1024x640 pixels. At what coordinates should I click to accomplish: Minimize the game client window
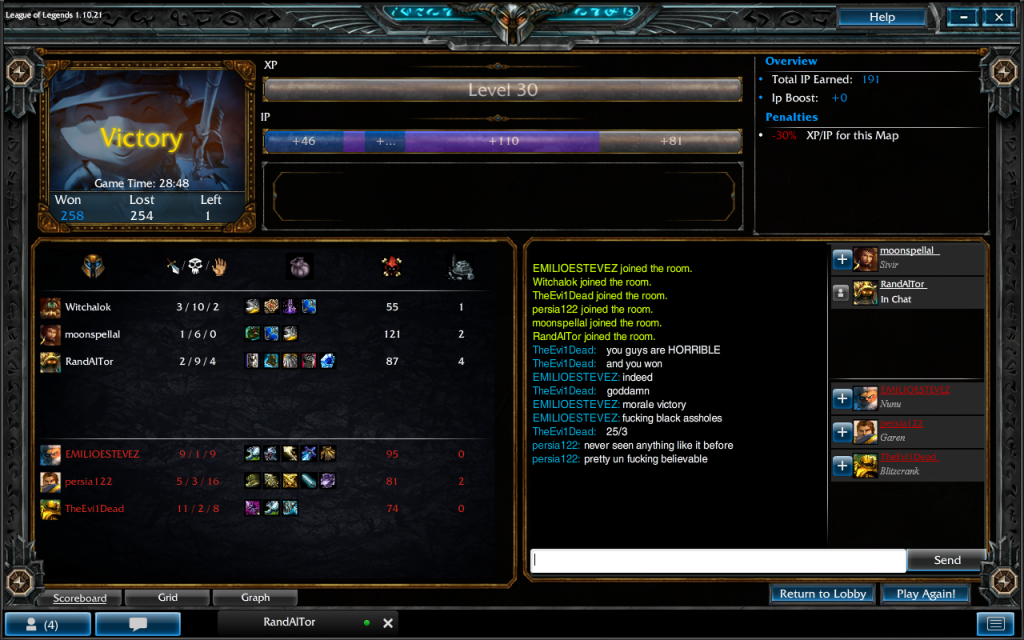pyautogui.click(x=962, y=17)
